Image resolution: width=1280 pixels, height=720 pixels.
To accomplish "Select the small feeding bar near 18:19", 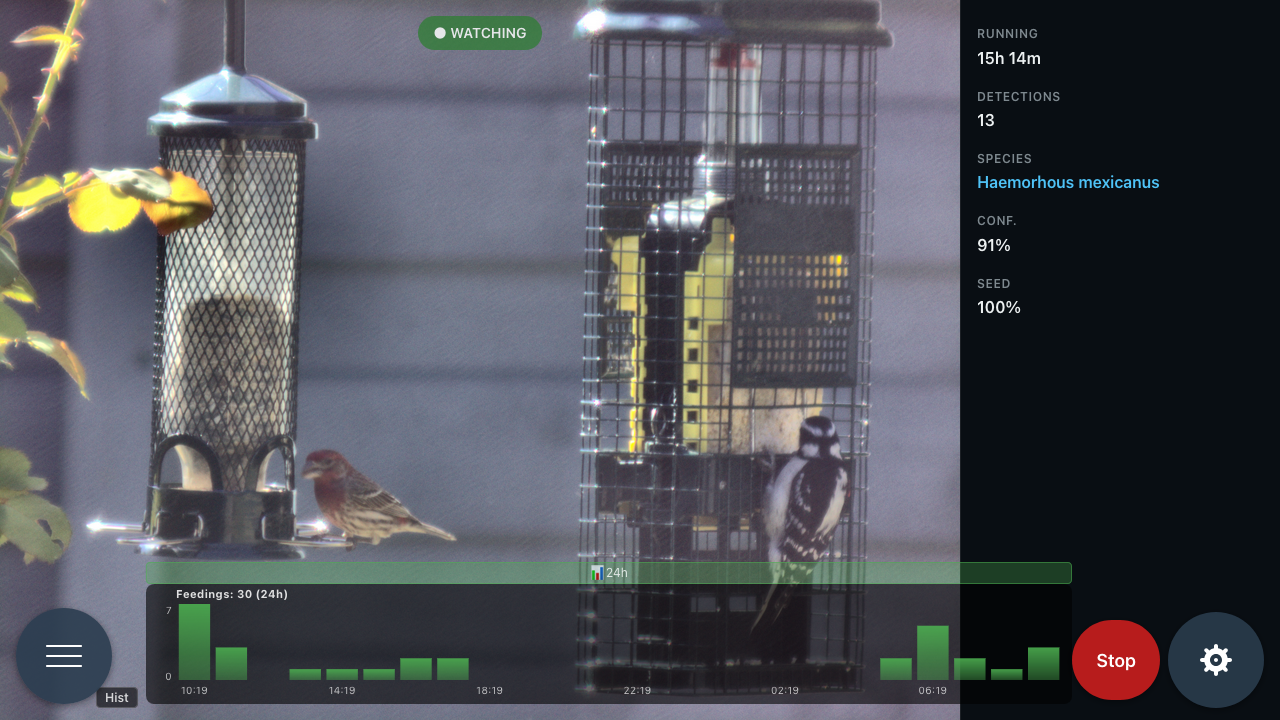I will tap(452, 667).
